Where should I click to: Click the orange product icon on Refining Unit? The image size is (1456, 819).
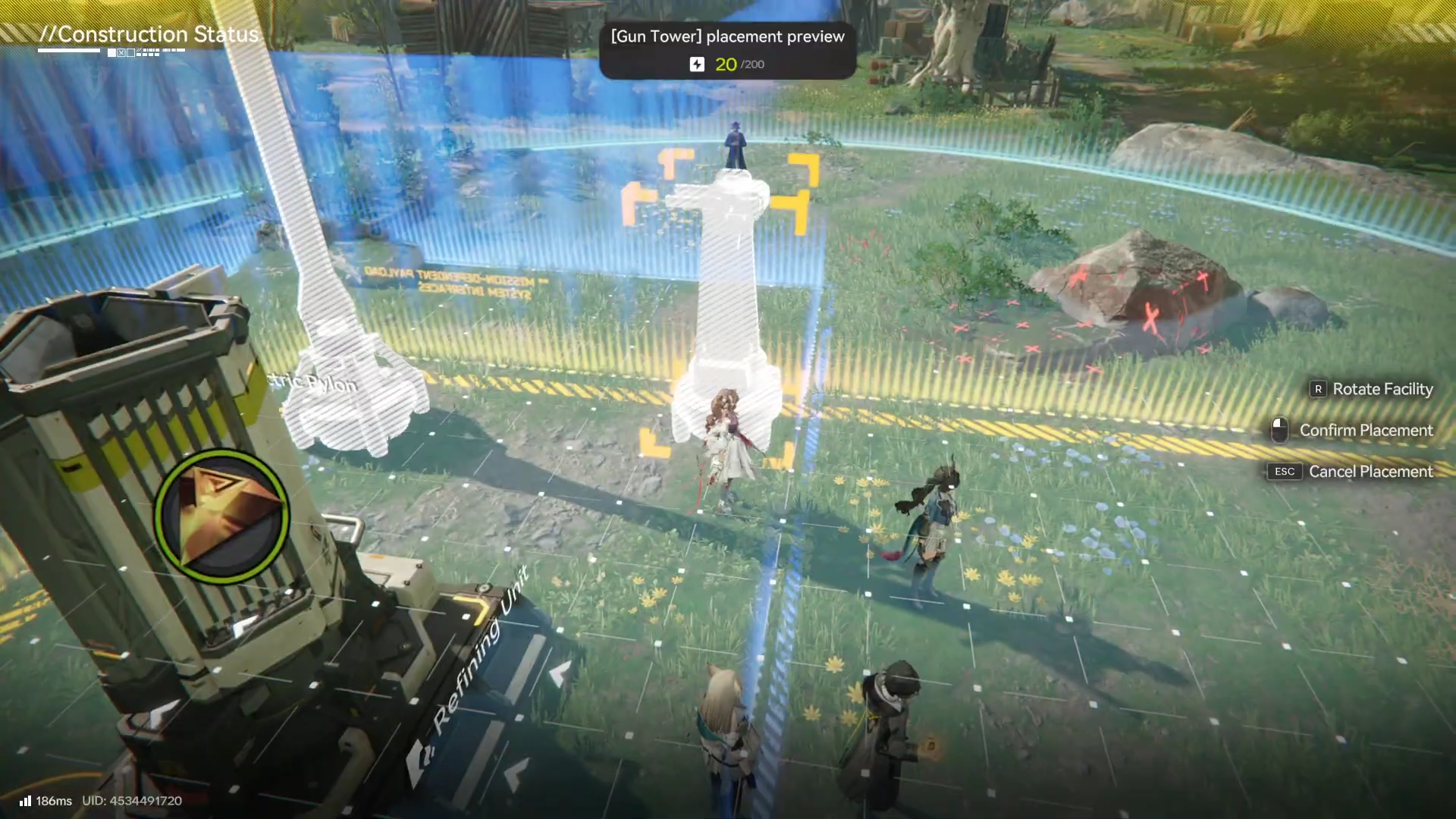pyautogui.click(x=221, y=516)
